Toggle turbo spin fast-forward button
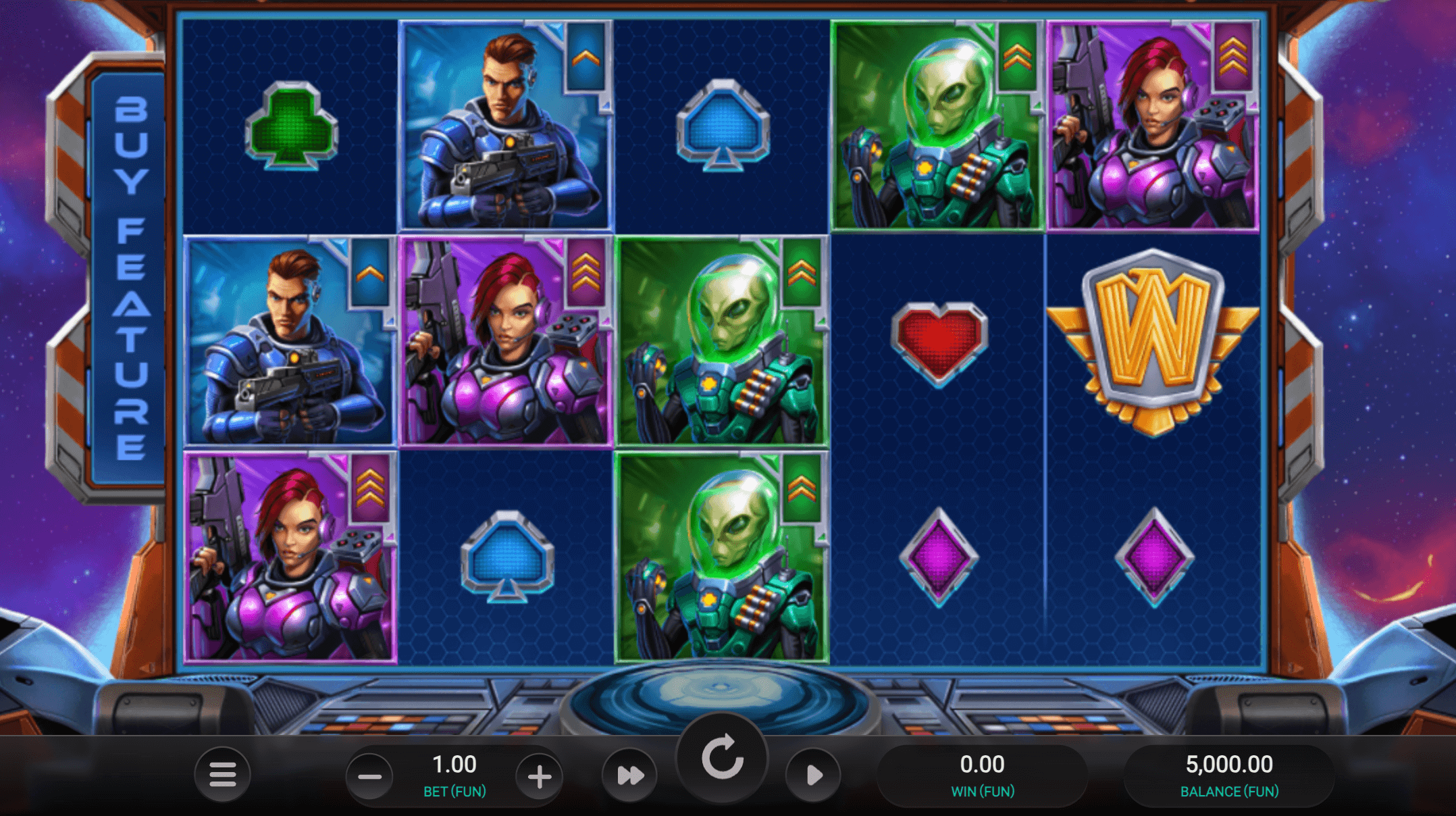The height and width of the screenshot is (816, 1456). pos(630,775)
